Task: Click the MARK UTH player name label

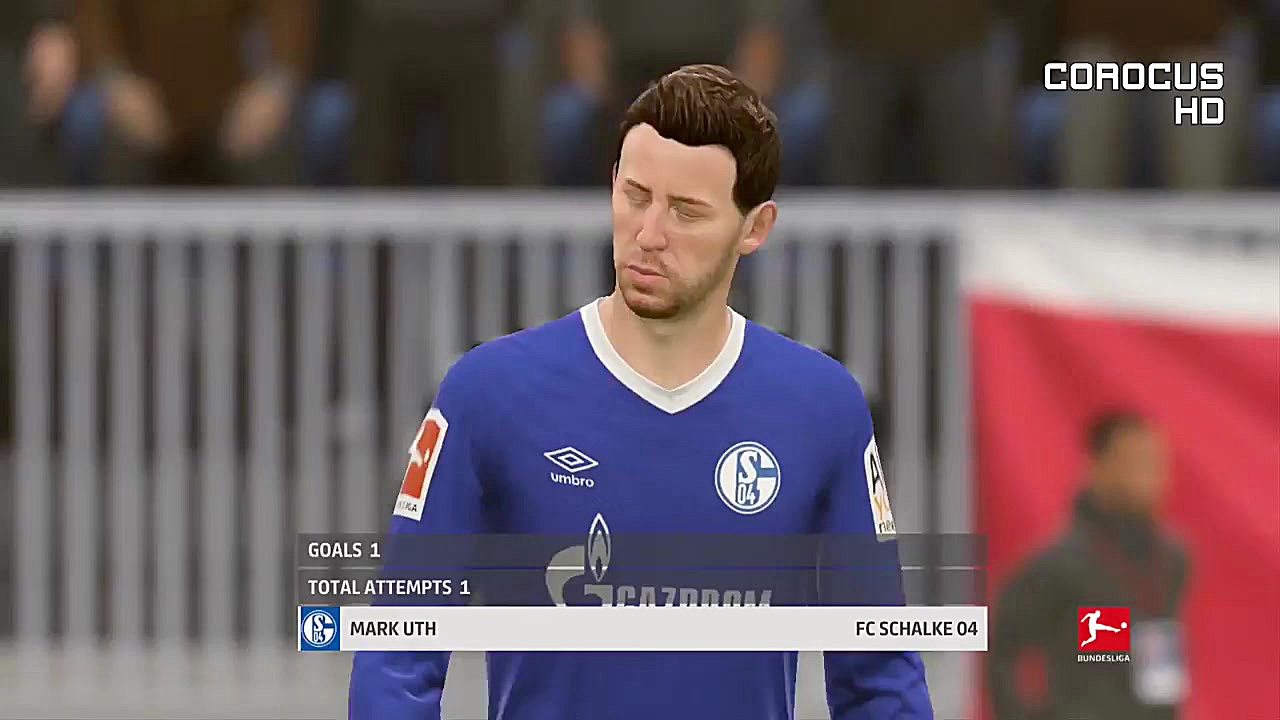Action: coord(392,629)
